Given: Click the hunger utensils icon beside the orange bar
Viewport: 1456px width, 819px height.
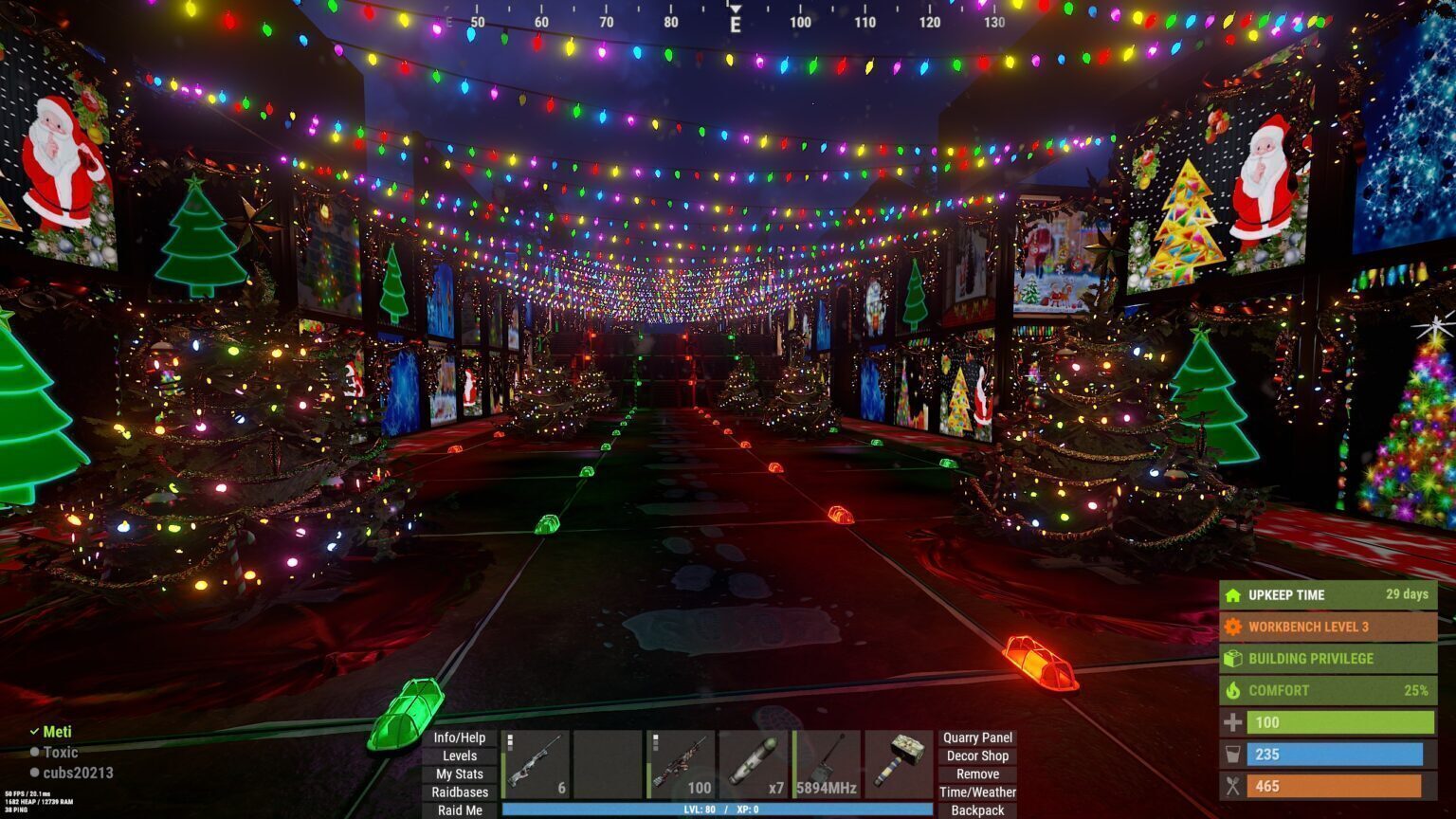Looking at the screenshot, I should pyautogui.click(x=1232, y=786).
